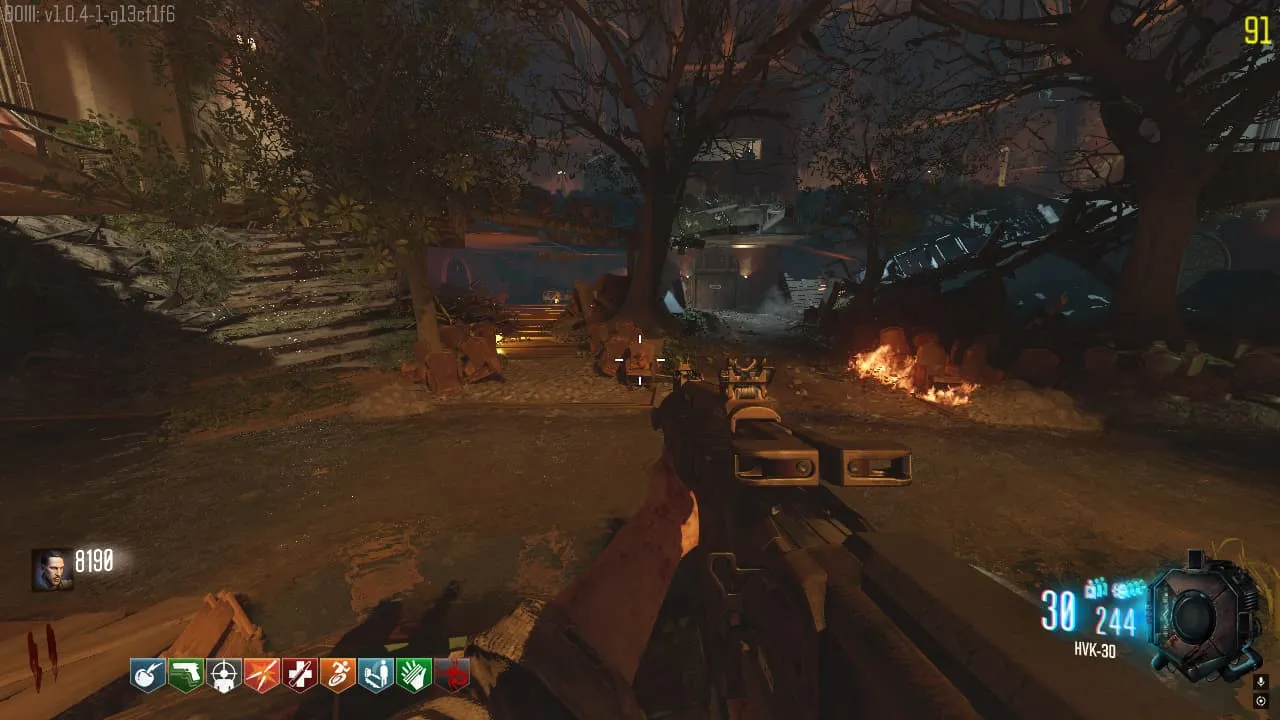Click the grenade count icons above ammo
The height and width of the screenshot is (720, 1280).
tap(1114, 588)
